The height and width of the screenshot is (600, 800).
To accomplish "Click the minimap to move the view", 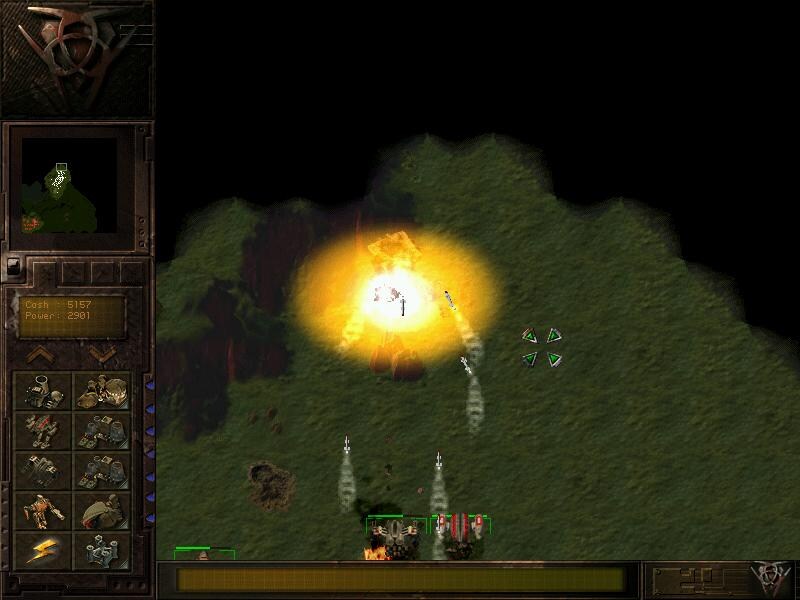I will pos(62,185).
